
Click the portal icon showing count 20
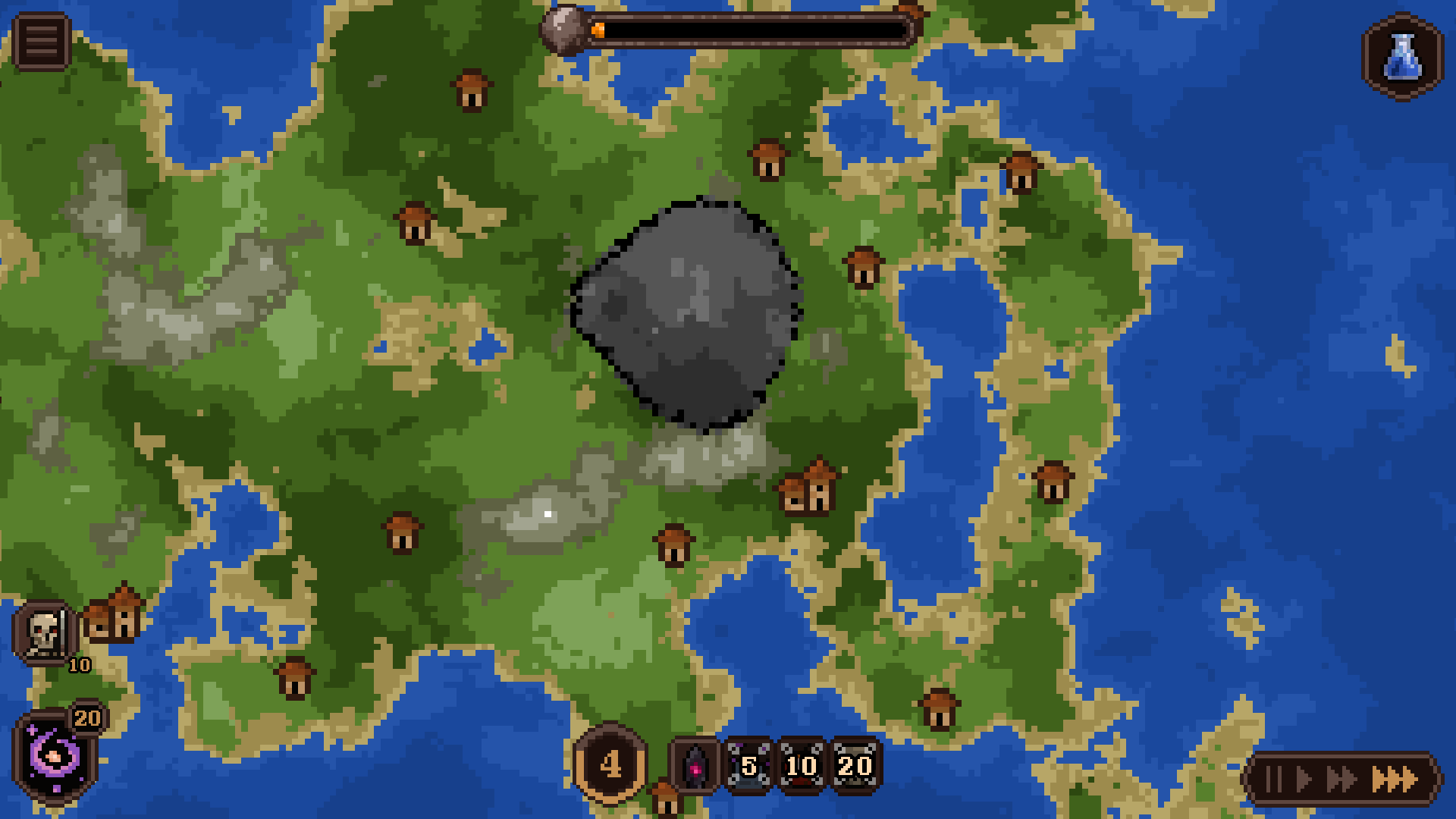pos(87,717)
